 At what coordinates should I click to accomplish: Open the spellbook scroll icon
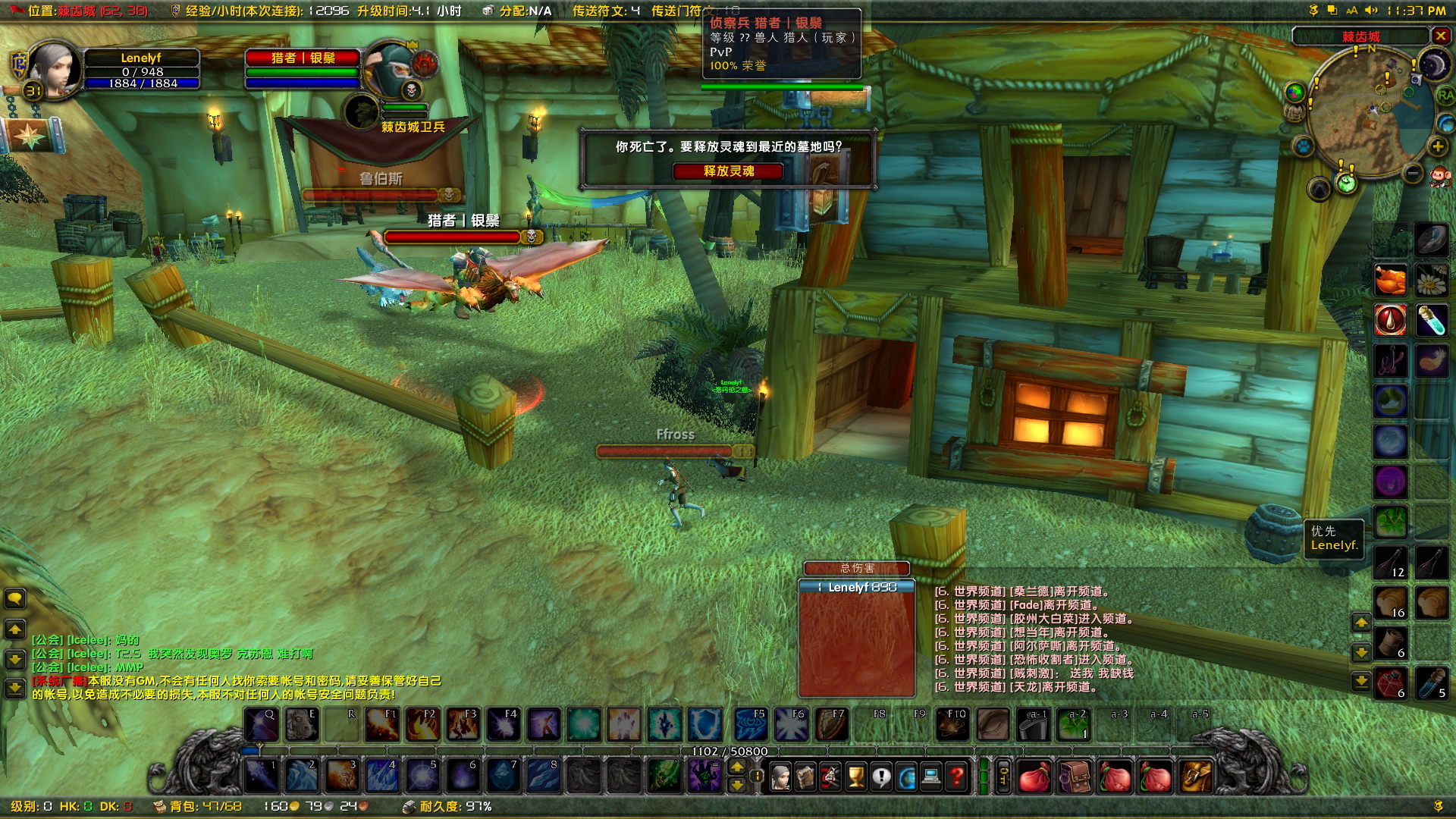pyautogui.click(x=806, y=776)
